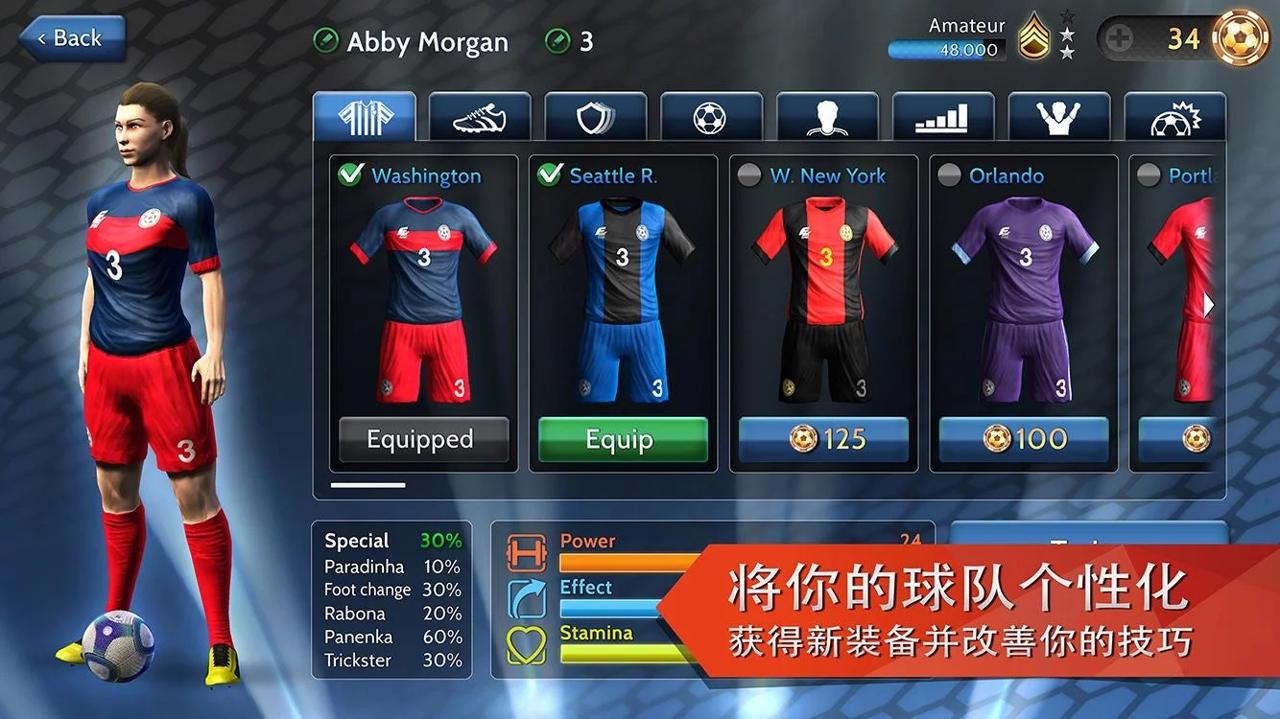Show more kits with the right arrow
The height and width of the screenshot is (719, 1280).
click(1208, 305)
